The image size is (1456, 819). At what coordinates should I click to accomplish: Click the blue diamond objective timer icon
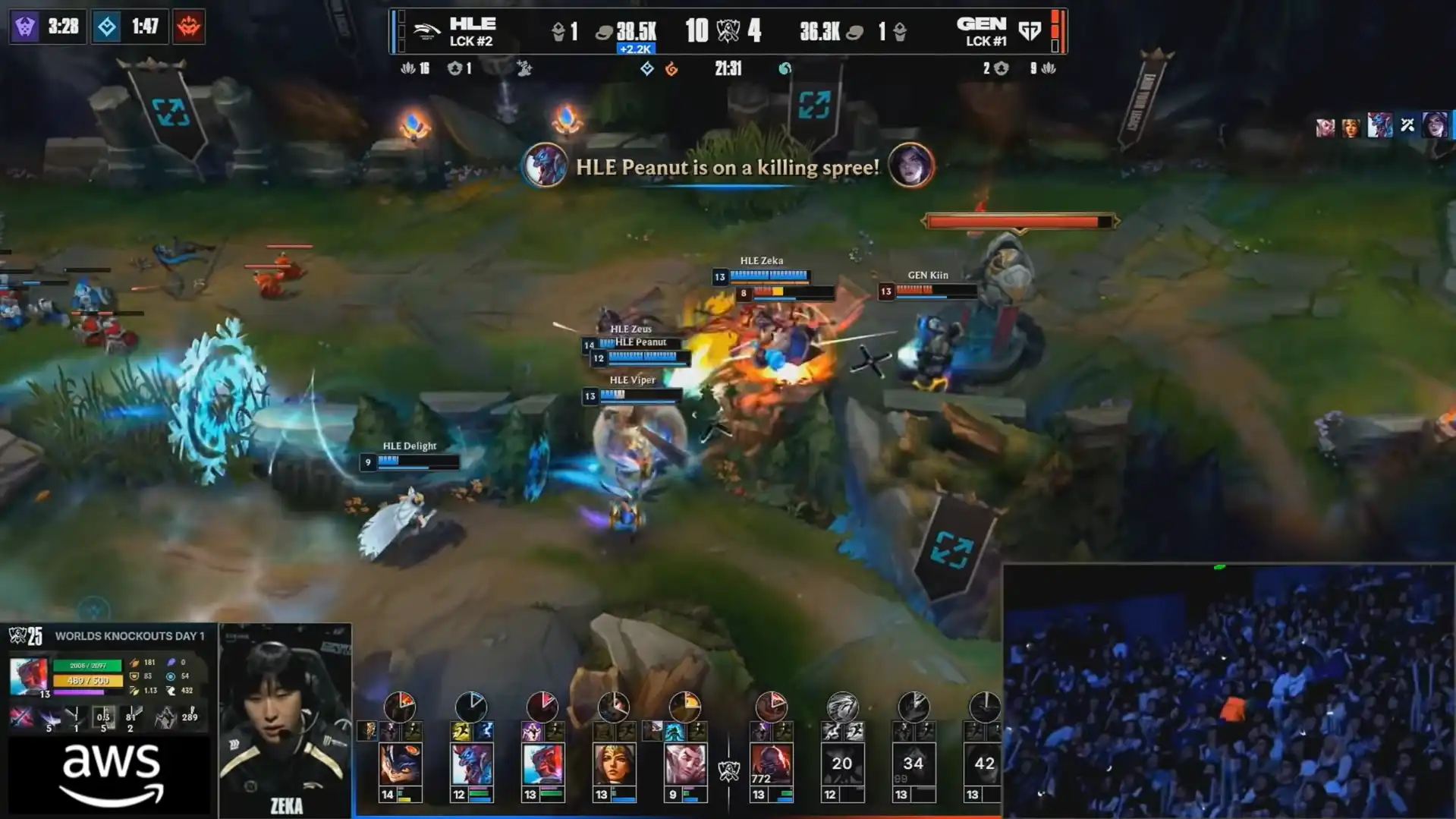pos(107,27)
